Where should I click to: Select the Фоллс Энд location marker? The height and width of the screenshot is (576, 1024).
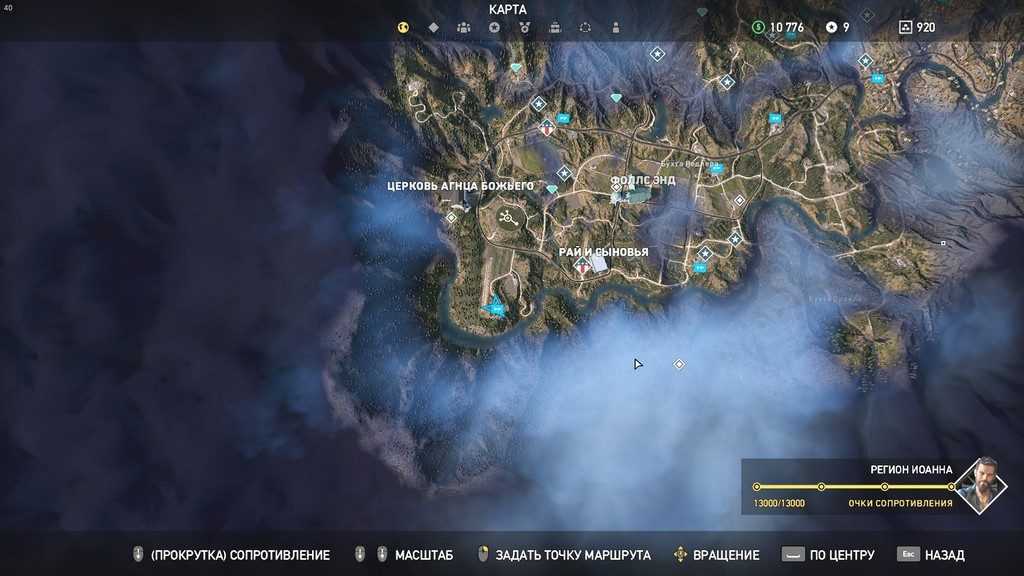642,180
